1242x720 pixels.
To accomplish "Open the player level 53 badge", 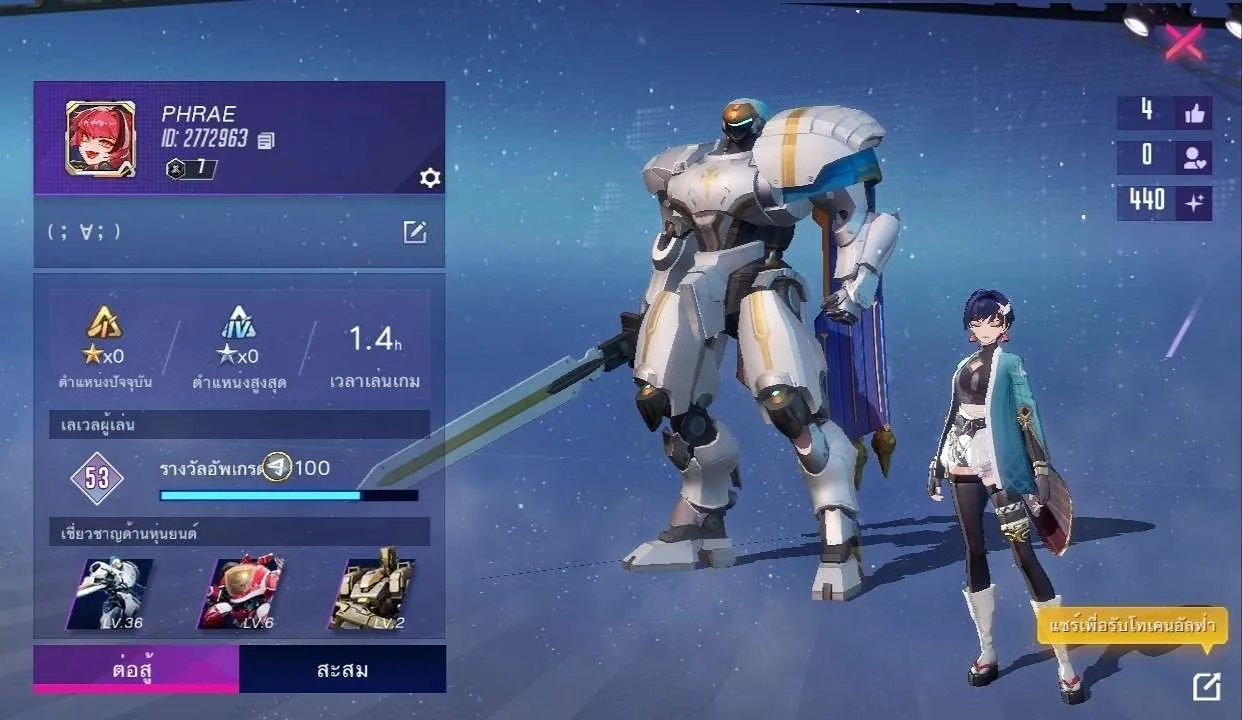I will click(97, 478).
